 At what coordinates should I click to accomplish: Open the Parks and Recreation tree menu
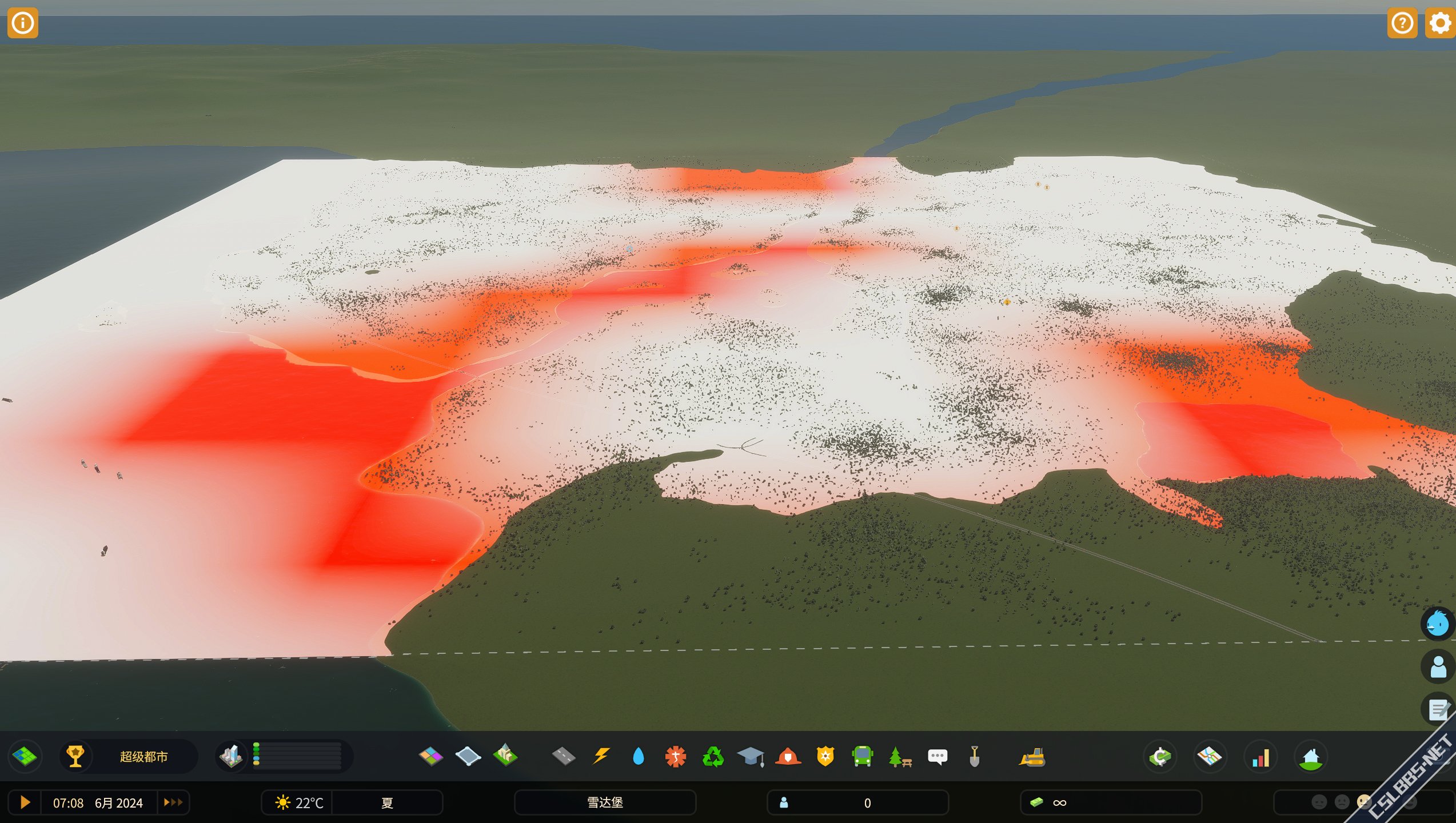[900, 757]
